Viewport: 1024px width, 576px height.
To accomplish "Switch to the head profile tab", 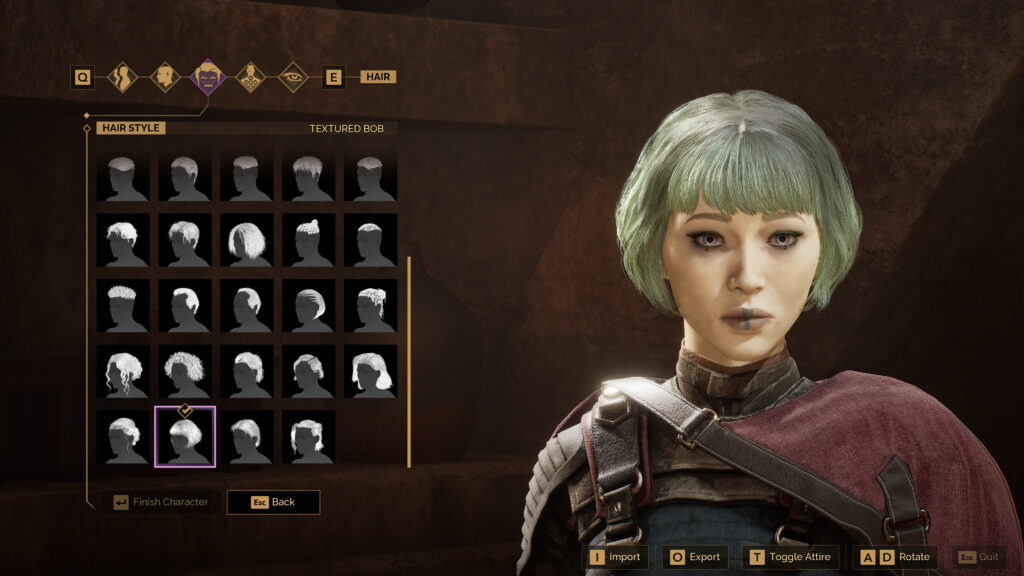I will coord(165,77).
